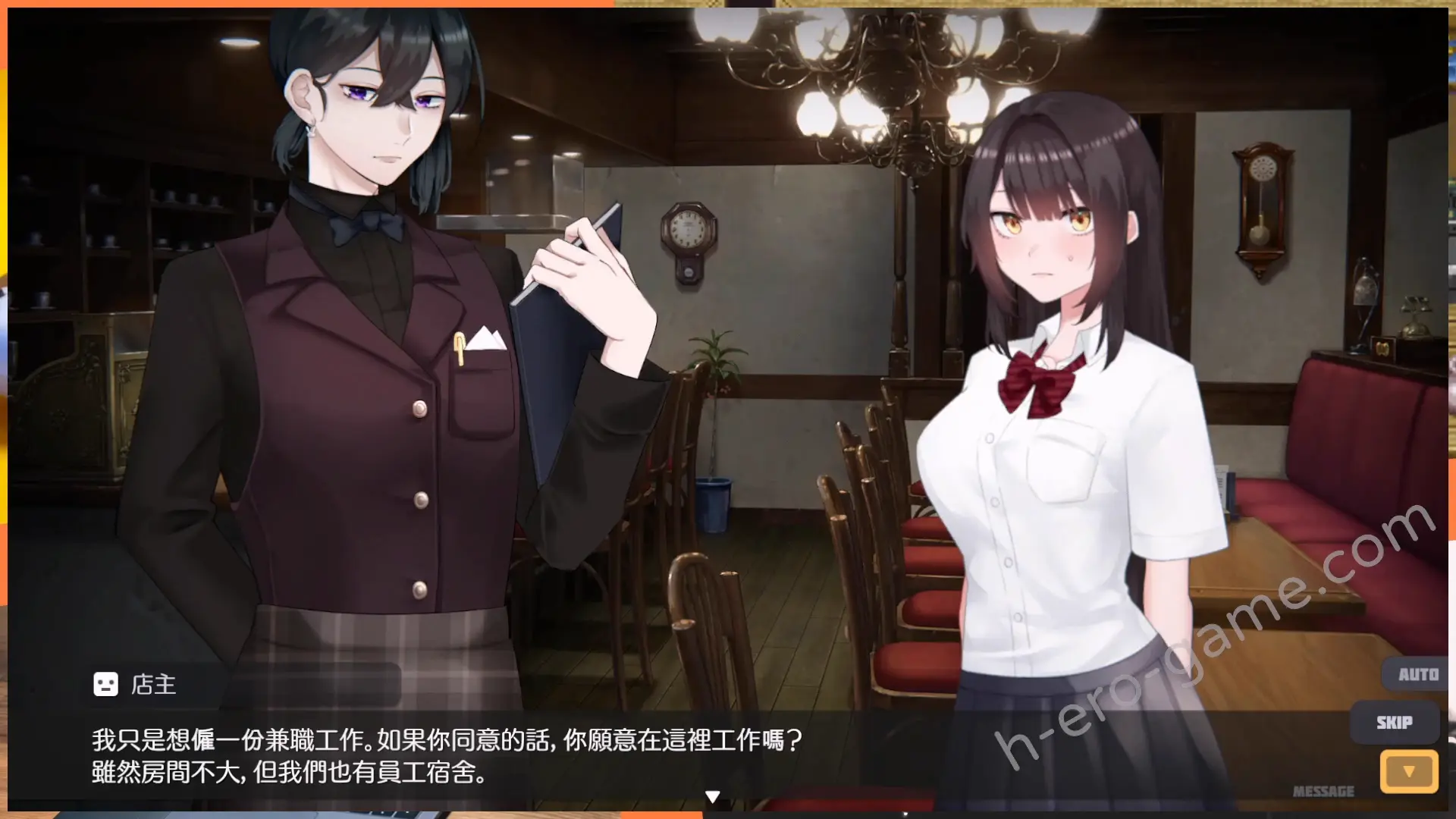Click the yellow down-arrow message button
Image resolution: width=1456 pixels, height=819 pixels.
[1408, 771]
